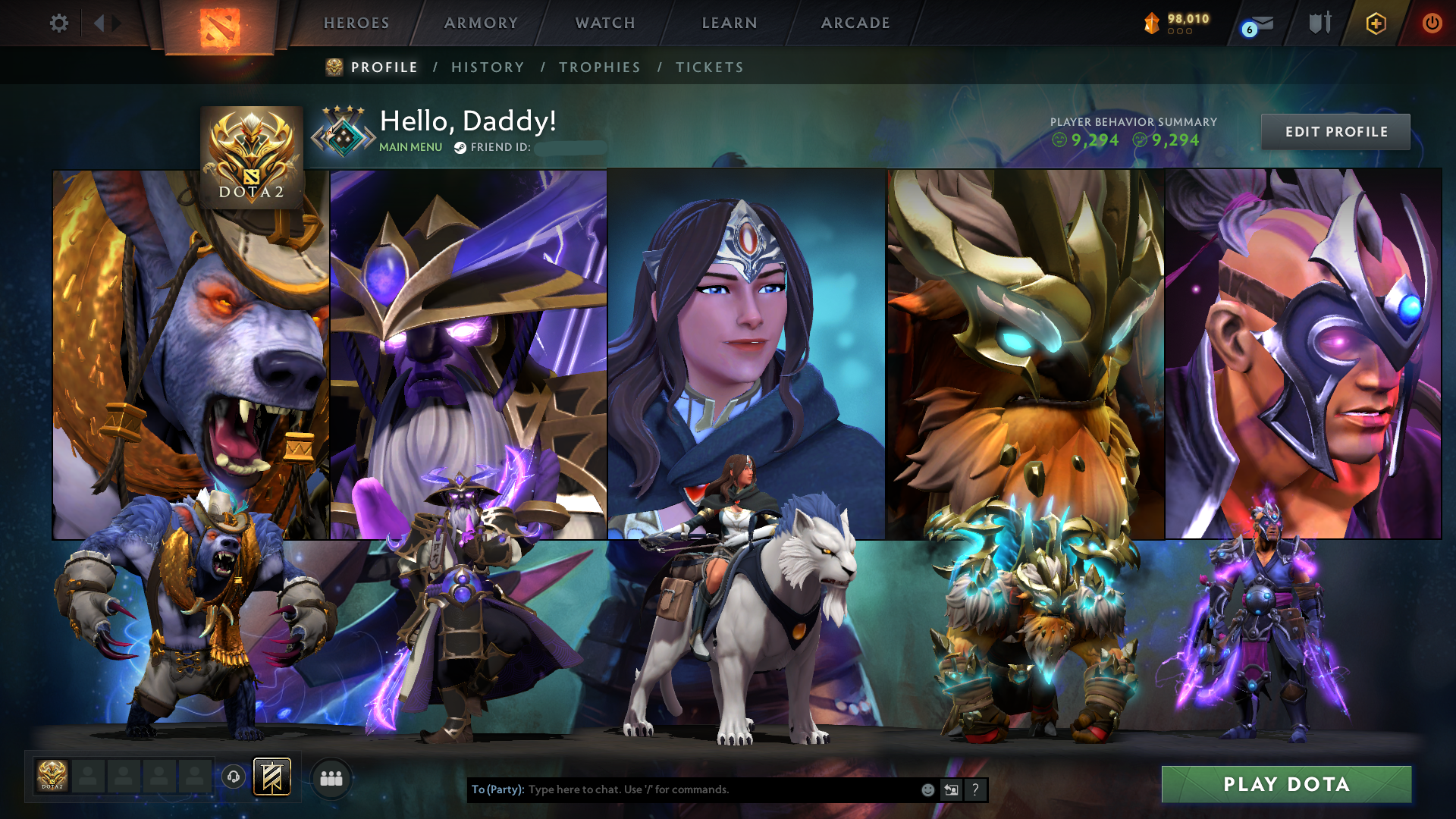Start matchmaking with Play Dota
The image size is (1456, 819).
[1286, 784]
